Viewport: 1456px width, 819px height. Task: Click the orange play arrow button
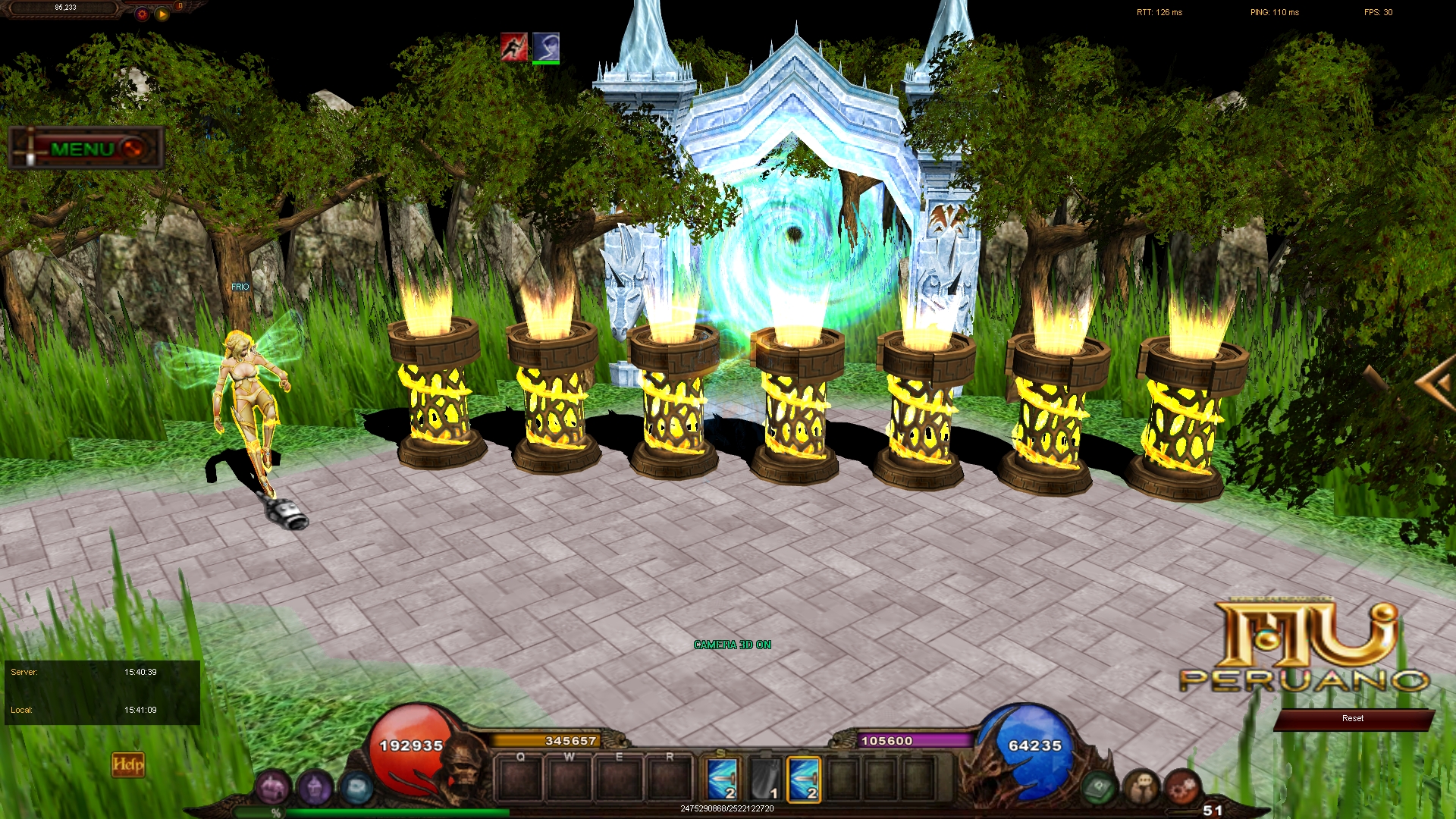tap(162, 14)
